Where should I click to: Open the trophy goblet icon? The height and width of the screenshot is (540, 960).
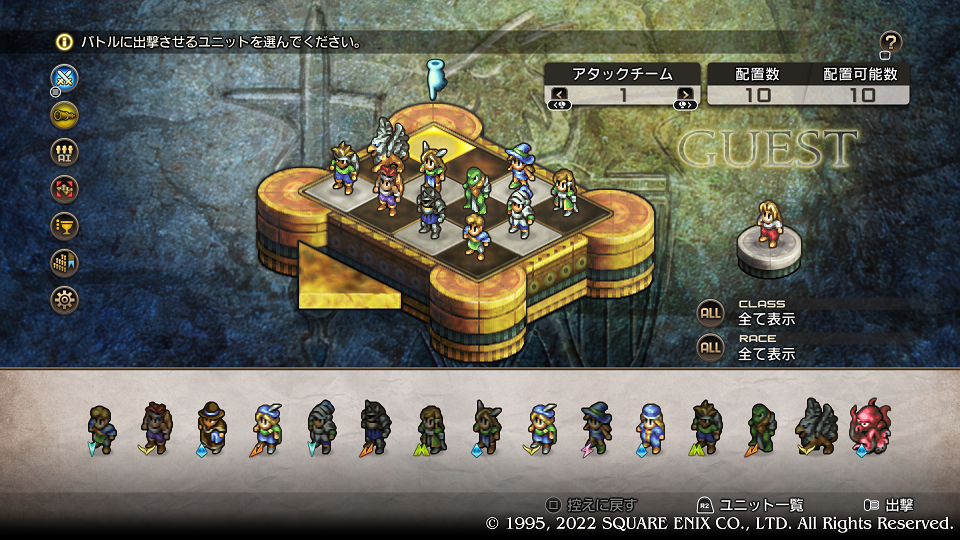[x=64, y=225]
